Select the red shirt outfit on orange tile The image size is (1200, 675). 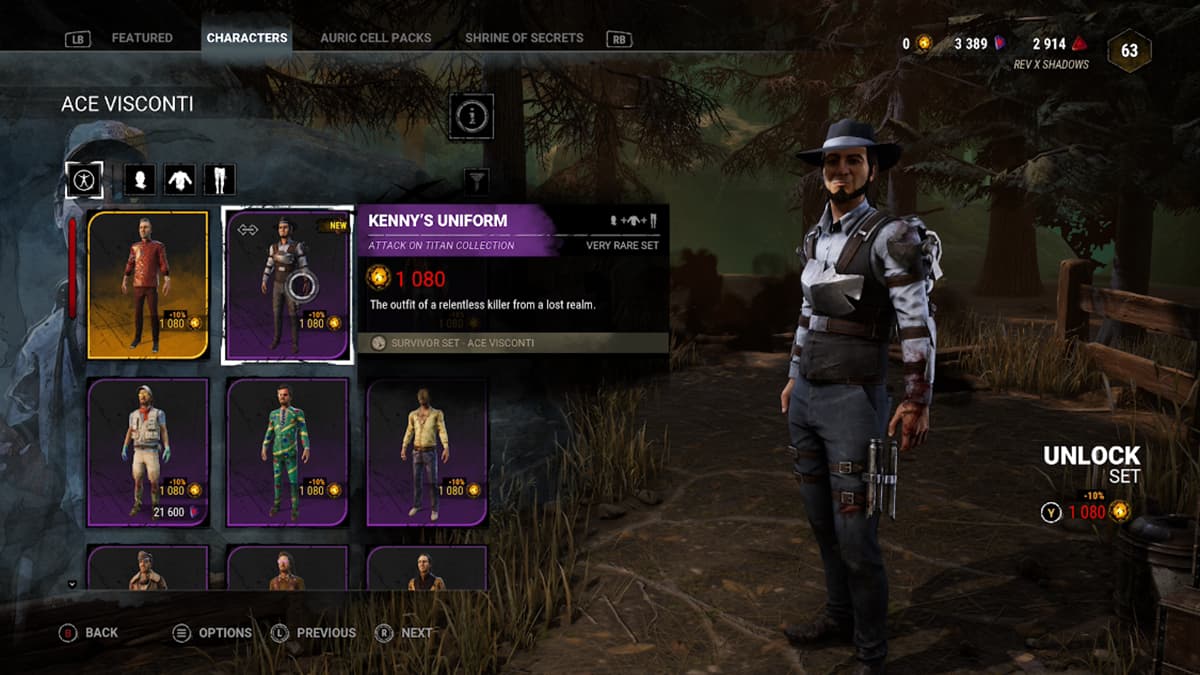148,284
